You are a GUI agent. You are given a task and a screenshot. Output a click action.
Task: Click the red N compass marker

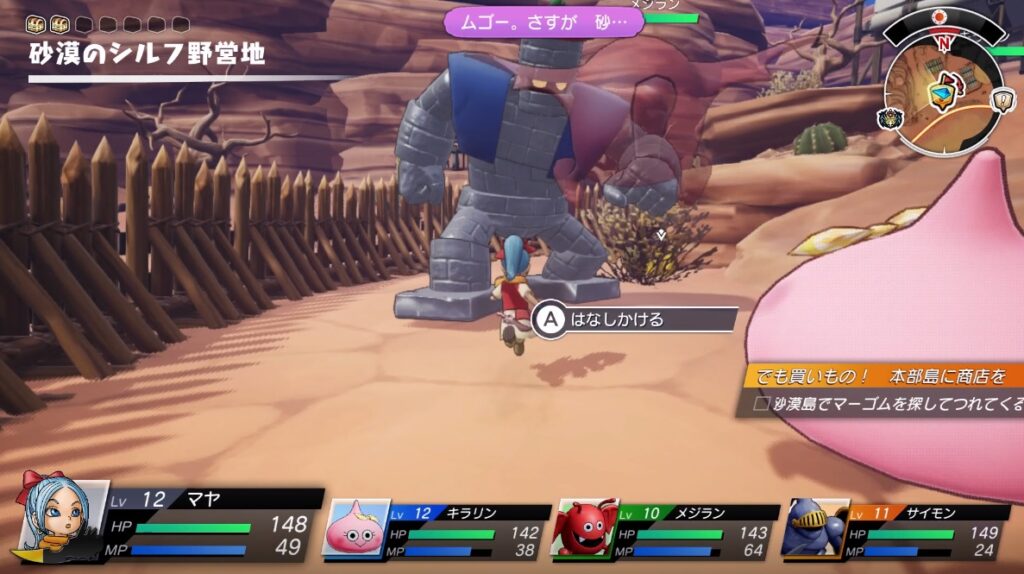941,41
